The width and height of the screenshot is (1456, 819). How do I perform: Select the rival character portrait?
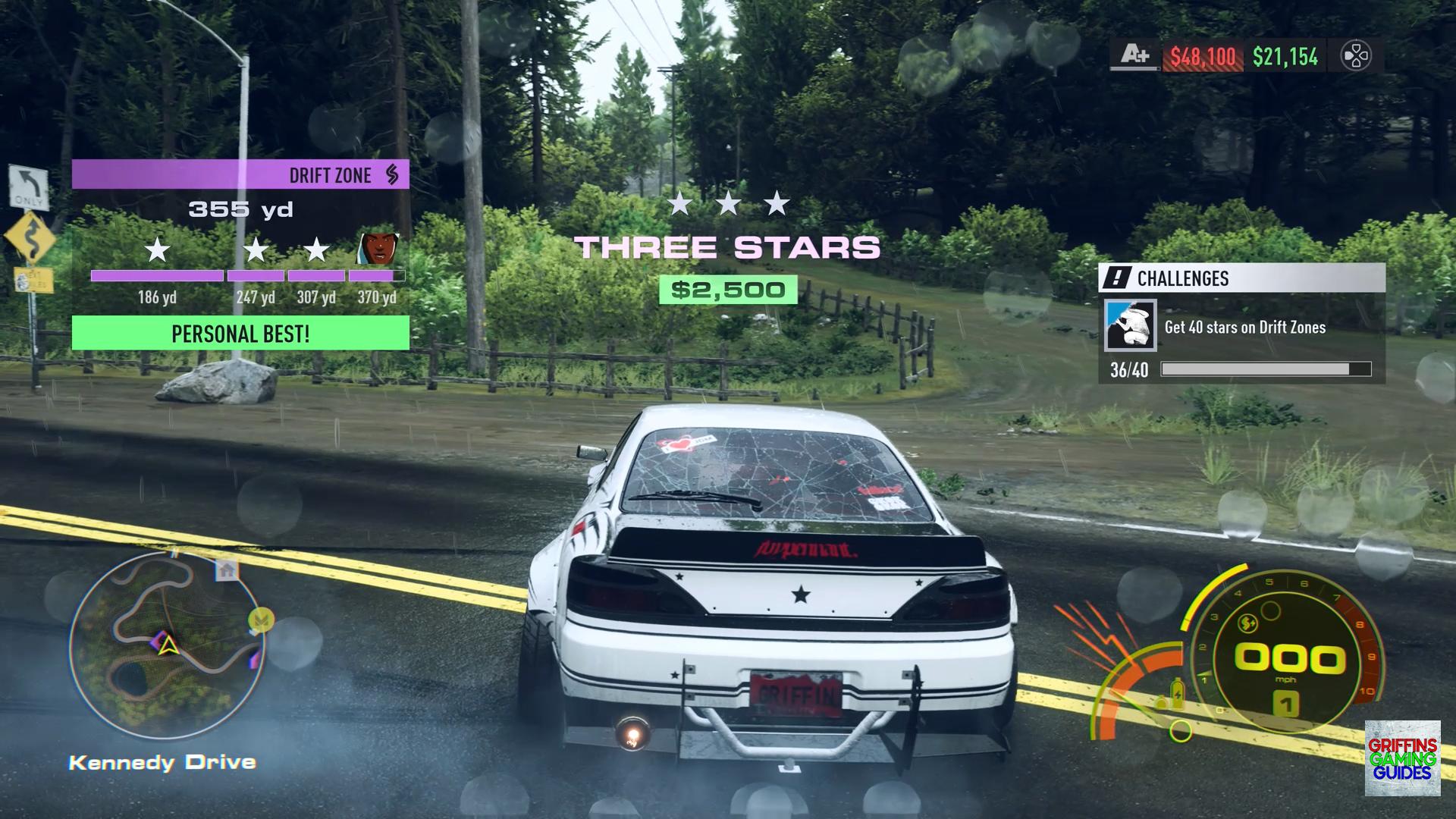378,249
